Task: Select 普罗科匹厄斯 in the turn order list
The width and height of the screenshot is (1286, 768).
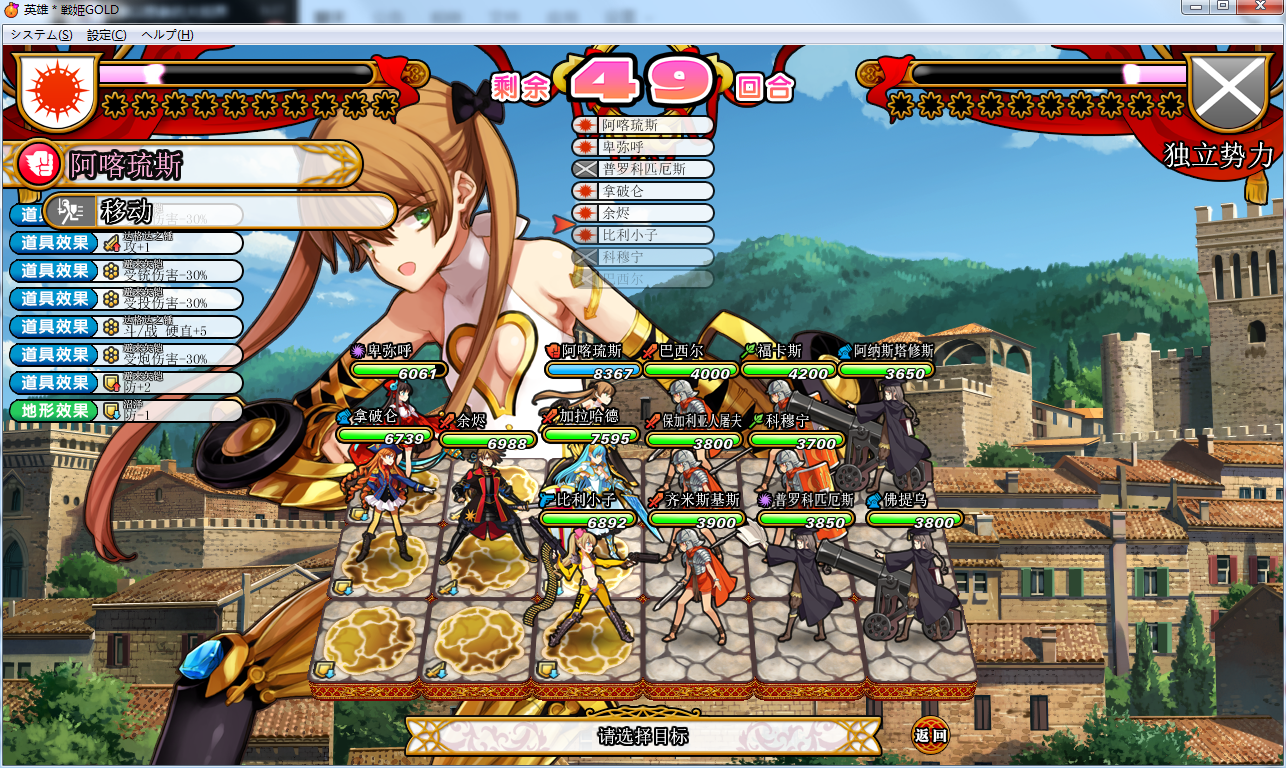Action: click(x=643, y=169)
